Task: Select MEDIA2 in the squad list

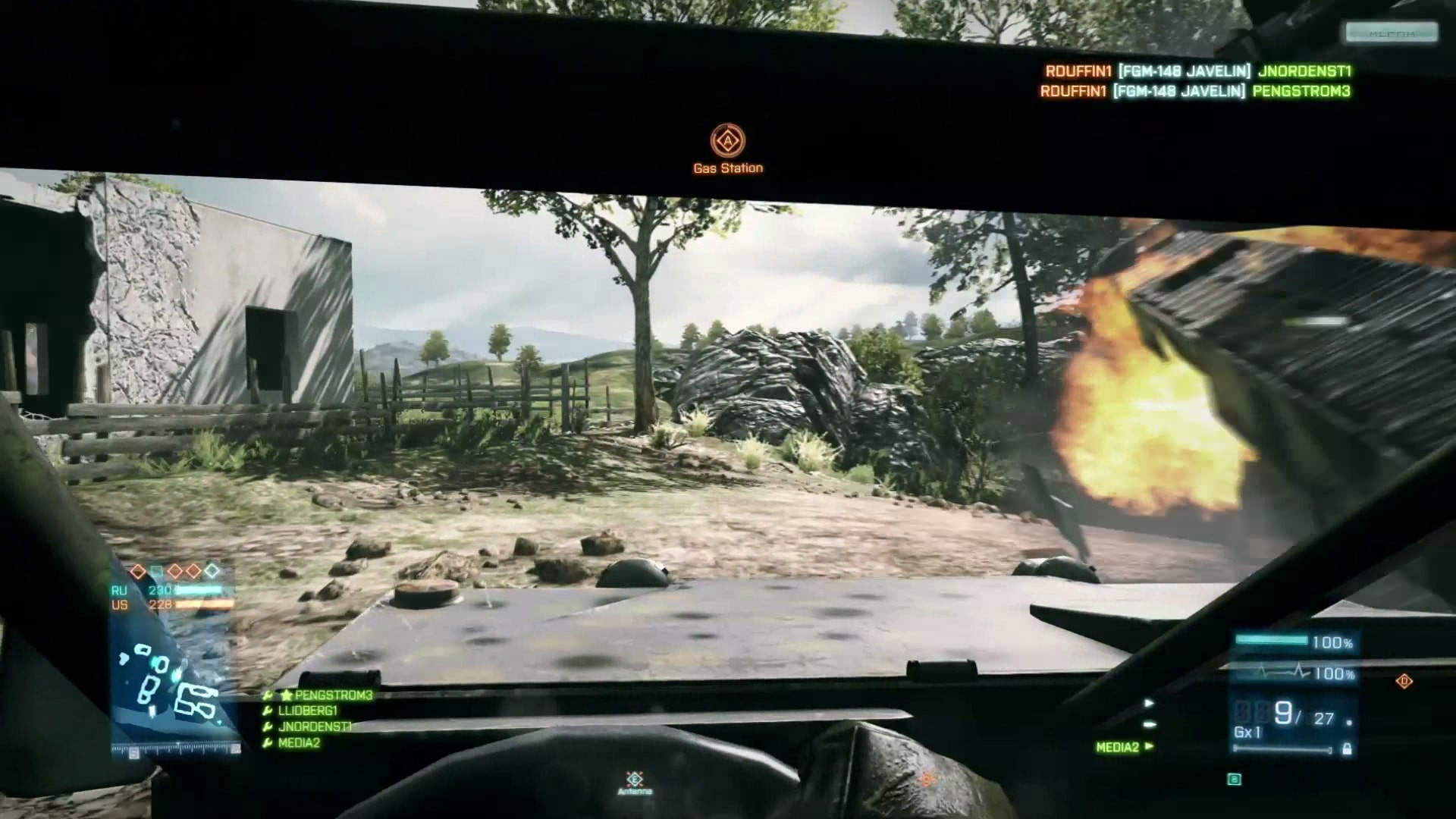Action: [x=299, y=743]
